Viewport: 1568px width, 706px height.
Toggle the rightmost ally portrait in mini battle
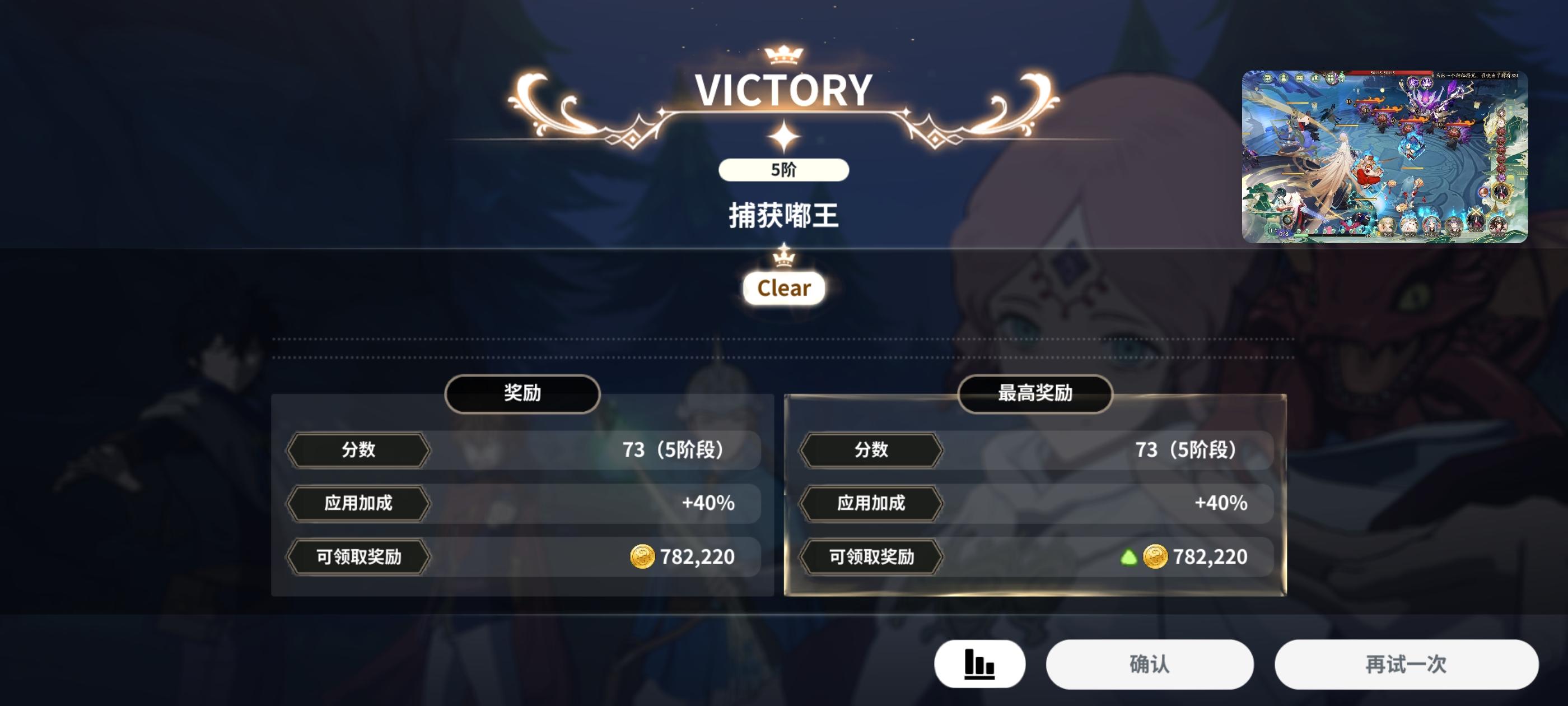(x=1500, y=225)
